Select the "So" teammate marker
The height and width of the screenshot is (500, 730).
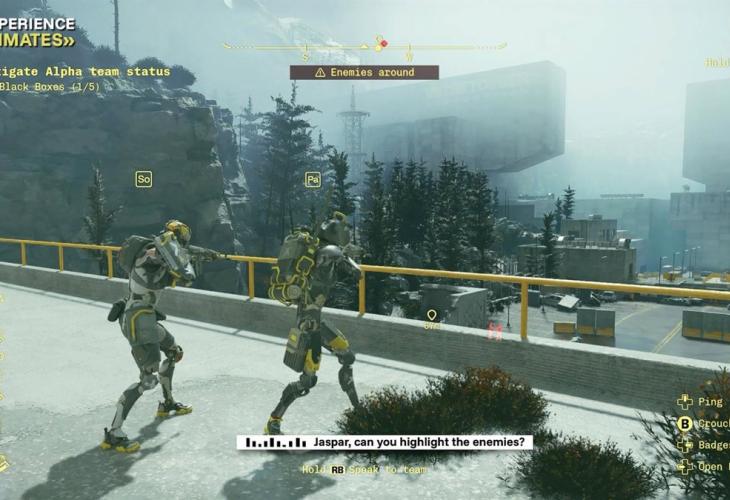[x=144, y=179]
